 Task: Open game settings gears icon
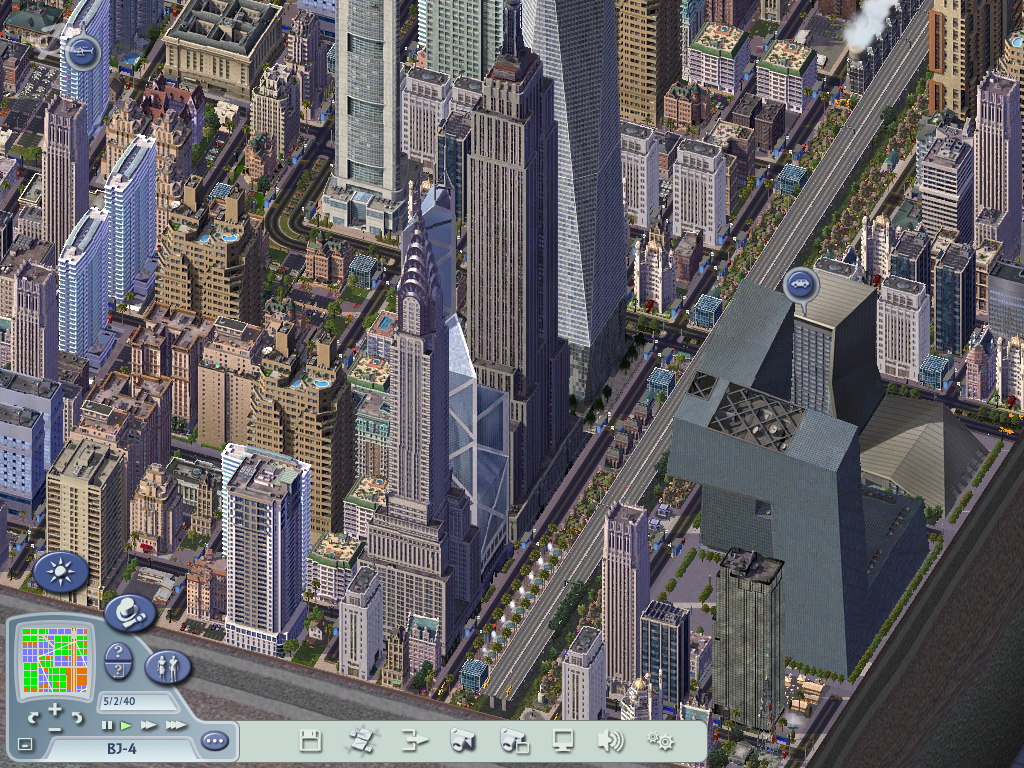(x=660, y=741)
